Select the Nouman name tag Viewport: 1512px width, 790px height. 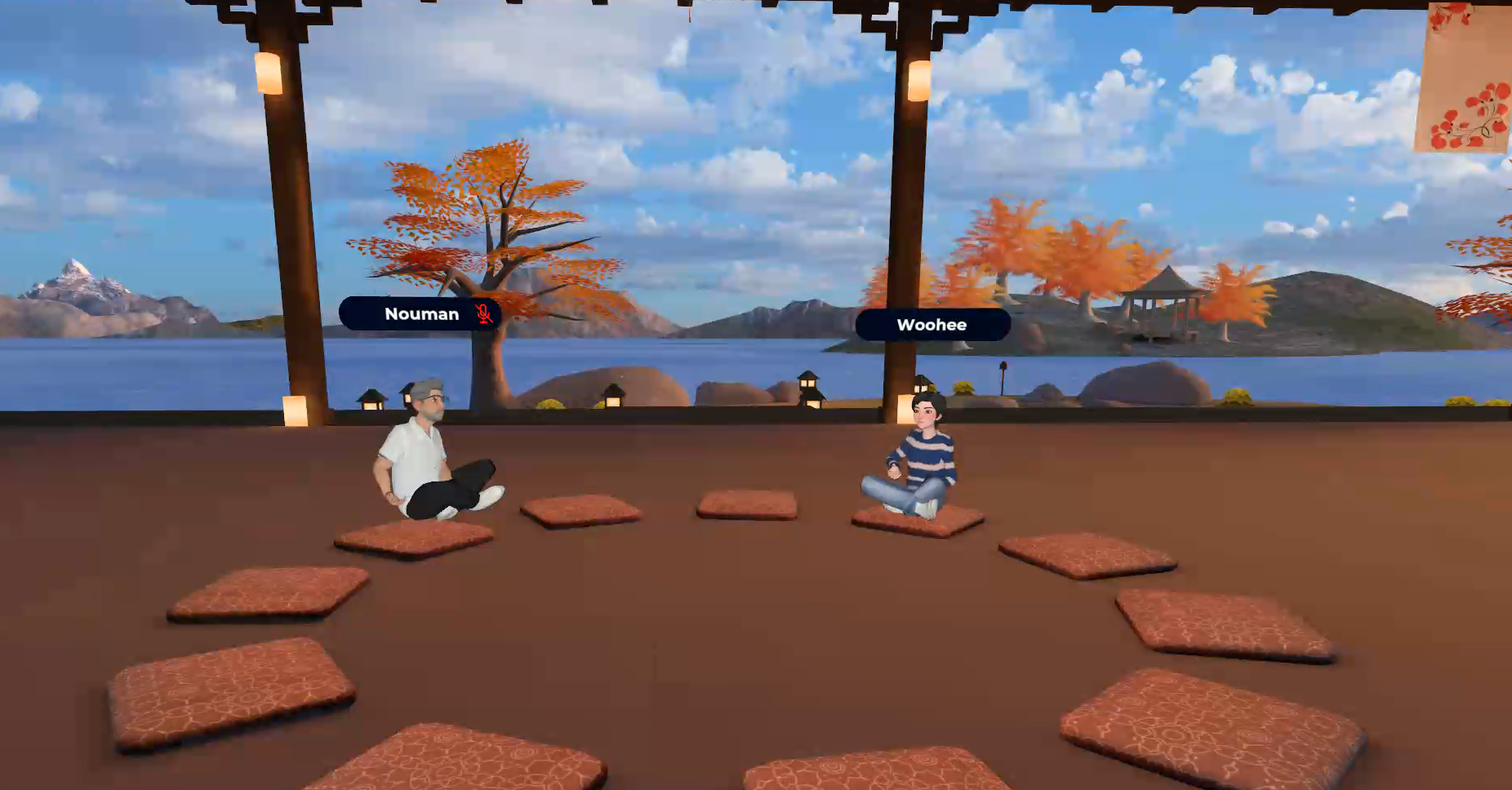click(x=420, y=314)
